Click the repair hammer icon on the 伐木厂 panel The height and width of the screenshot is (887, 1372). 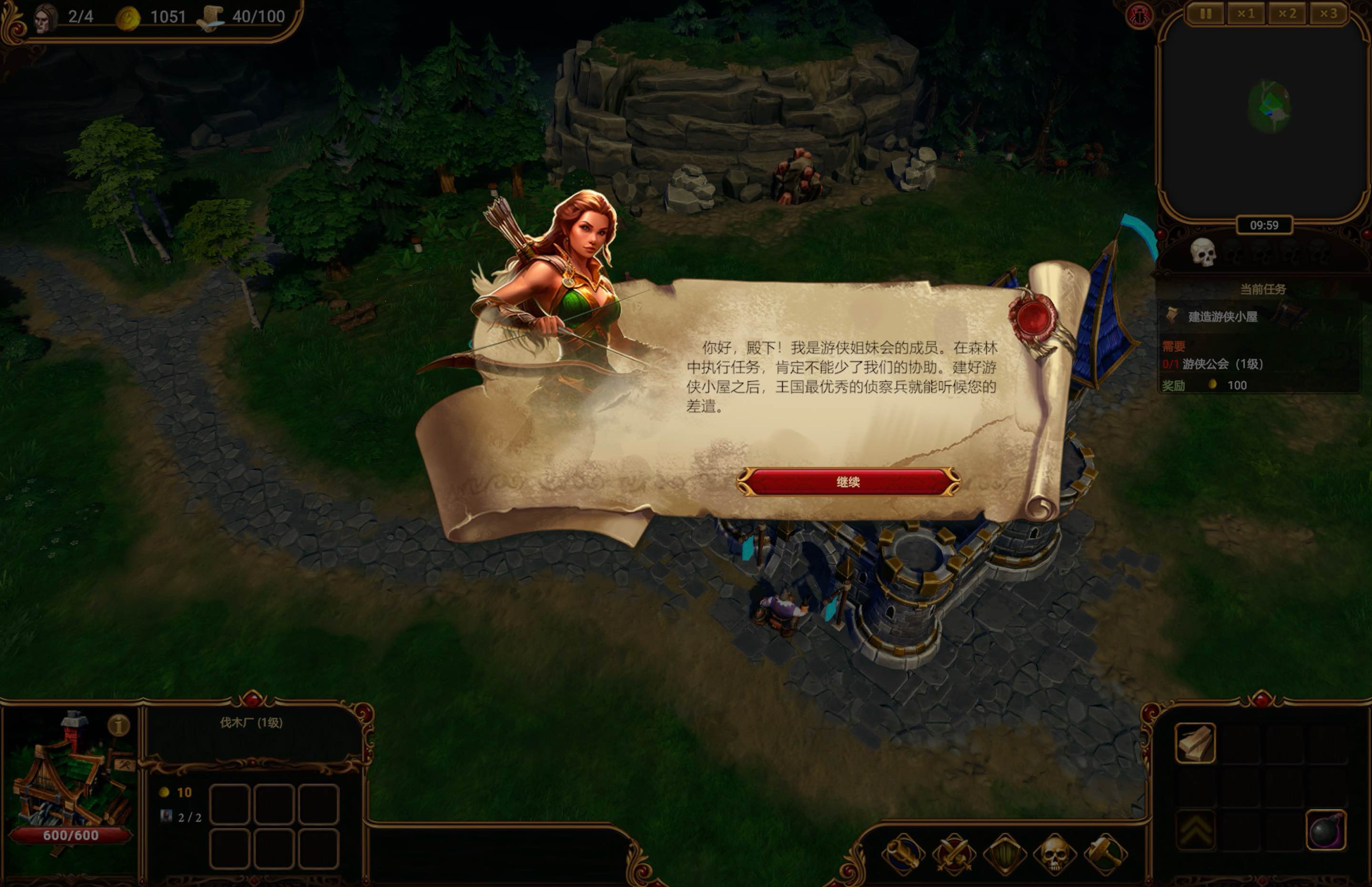(x=126, y=766)
